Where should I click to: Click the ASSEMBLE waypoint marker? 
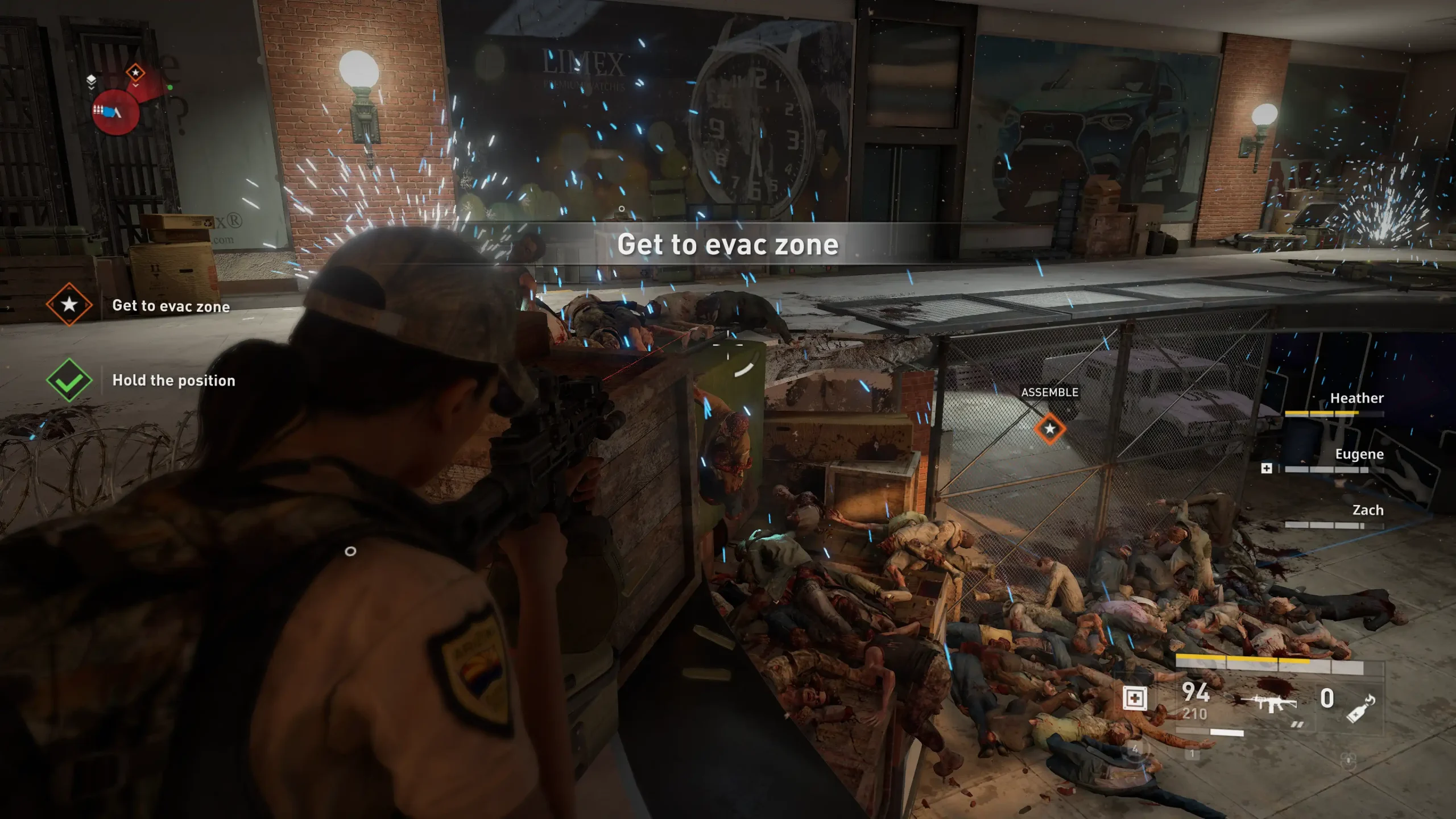click(x=1050, y=429)
